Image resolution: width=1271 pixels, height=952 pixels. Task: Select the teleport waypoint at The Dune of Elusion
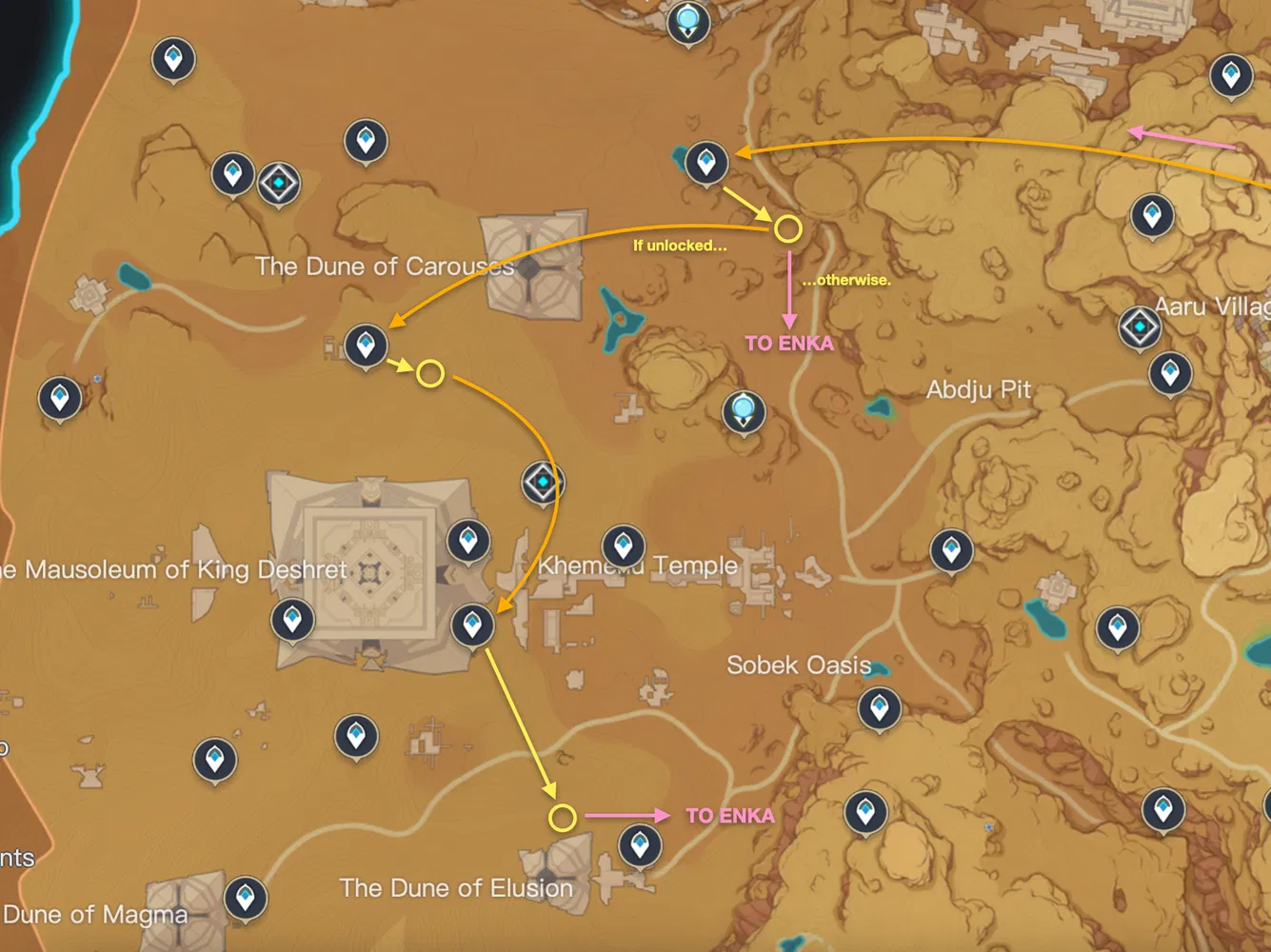click(x=639, y=843)
